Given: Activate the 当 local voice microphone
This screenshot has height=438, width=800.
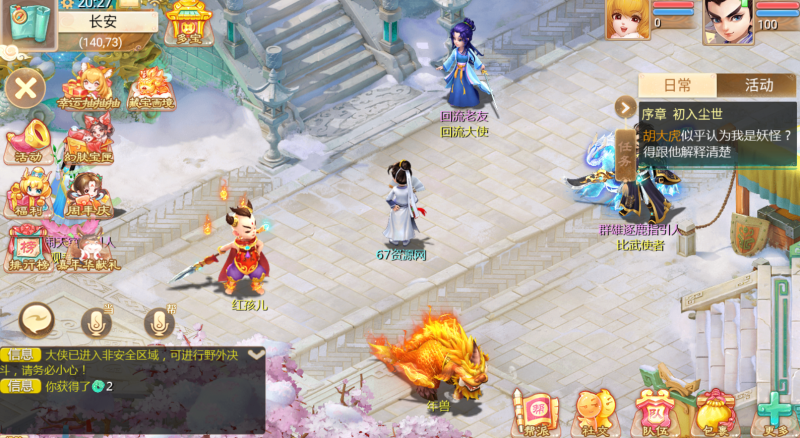Looking at the screenshot, I should pos(98,321).
